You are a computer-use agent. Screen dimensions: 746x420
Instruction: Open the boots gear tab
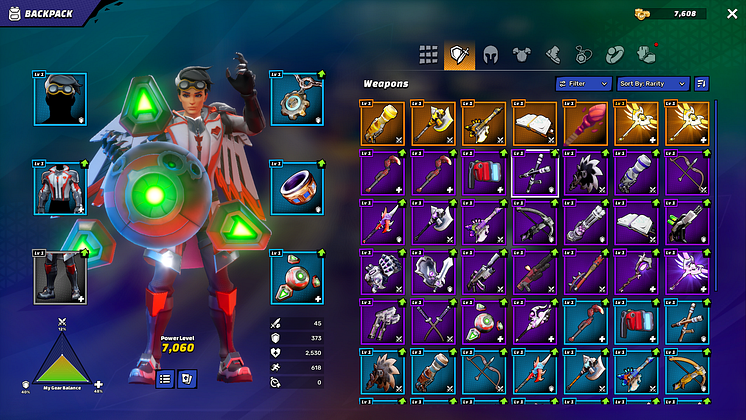point(552,55)
